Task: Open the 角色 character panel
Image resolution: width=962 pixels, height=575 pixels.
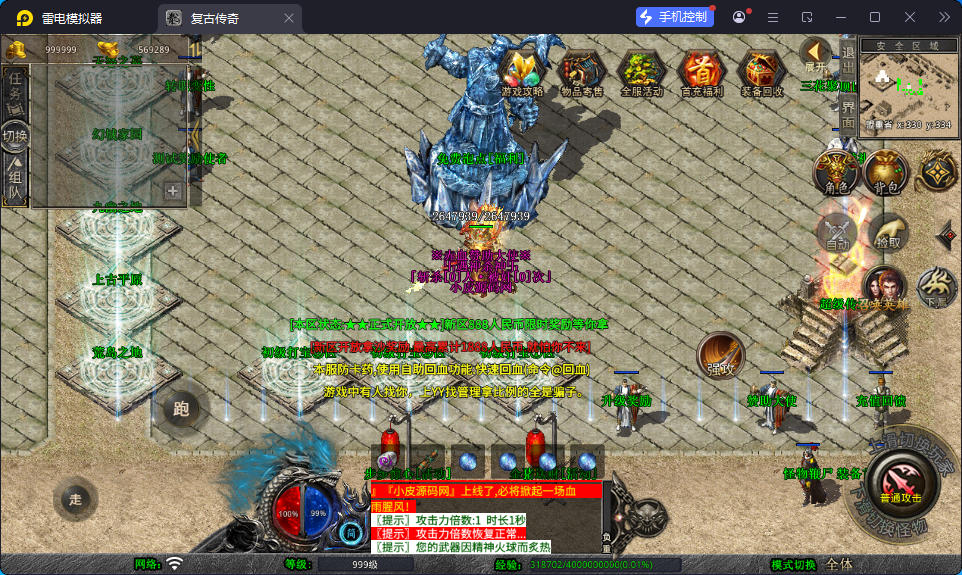Action: click(x=835, y=172)
